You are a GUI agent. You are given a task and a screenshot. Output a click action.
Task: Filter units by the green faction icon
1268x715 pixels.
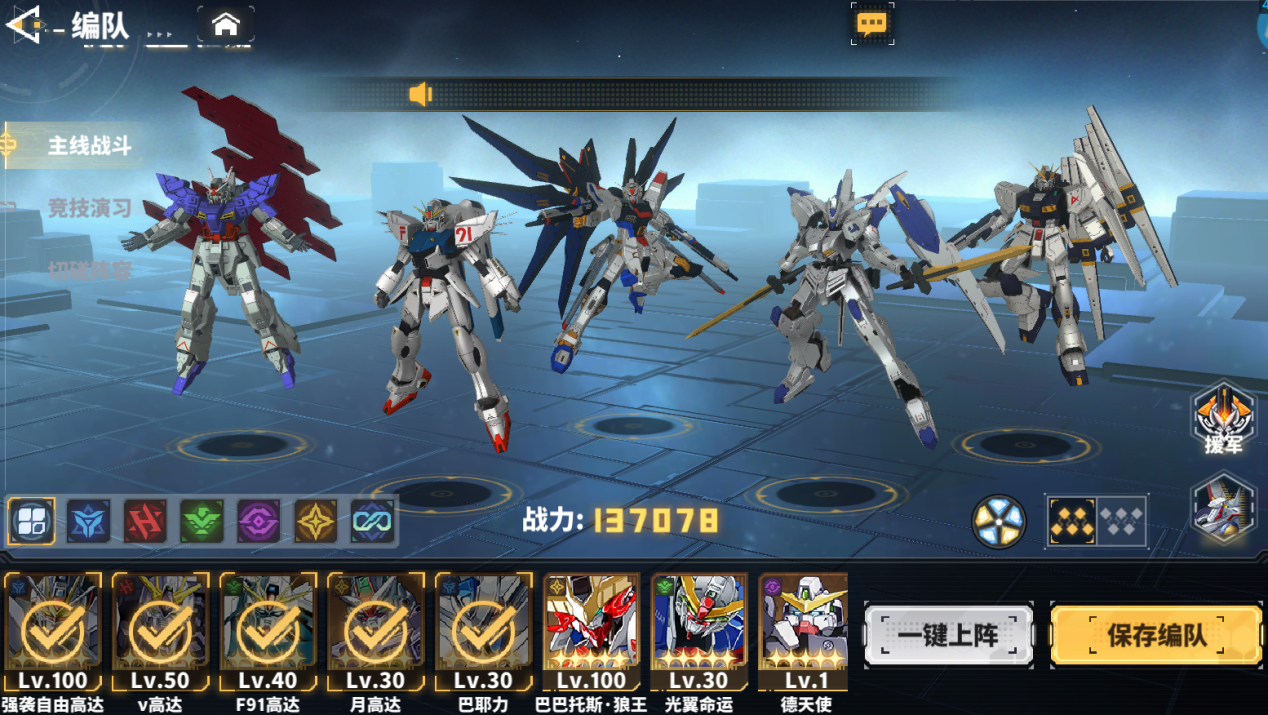202,521
